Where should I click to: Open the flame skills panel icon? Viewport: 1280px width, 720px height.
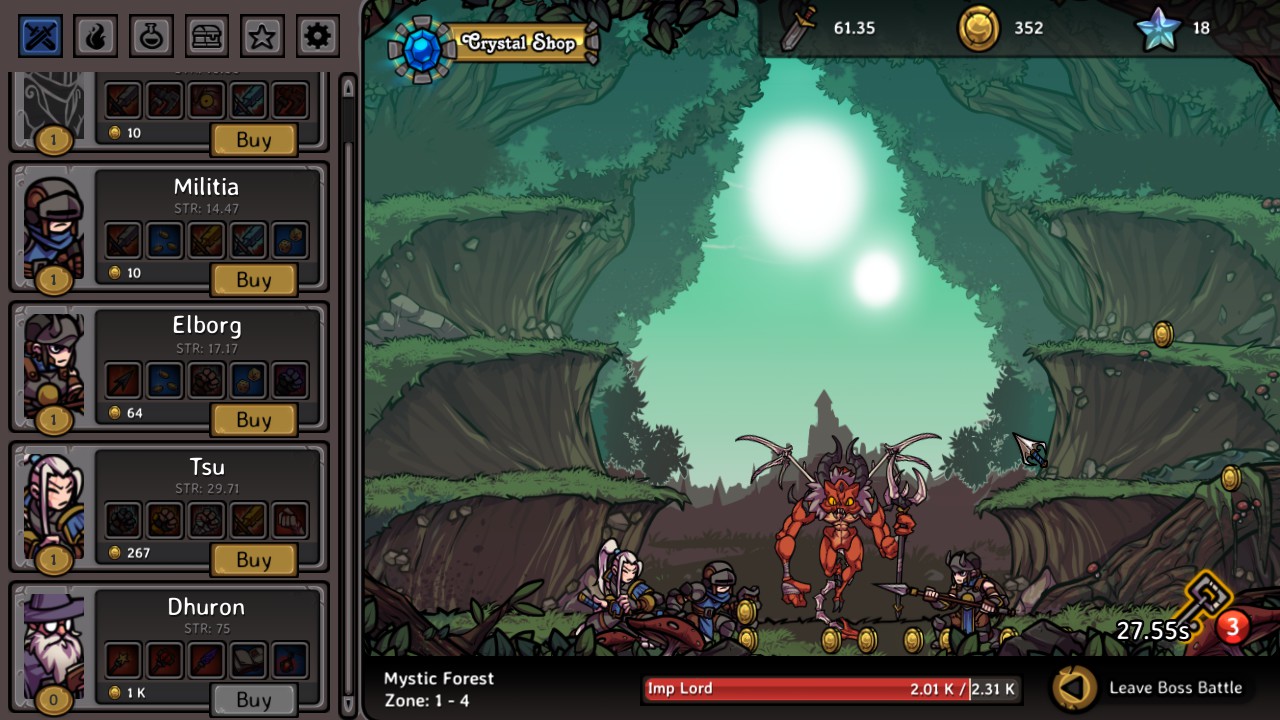(95, 35)
